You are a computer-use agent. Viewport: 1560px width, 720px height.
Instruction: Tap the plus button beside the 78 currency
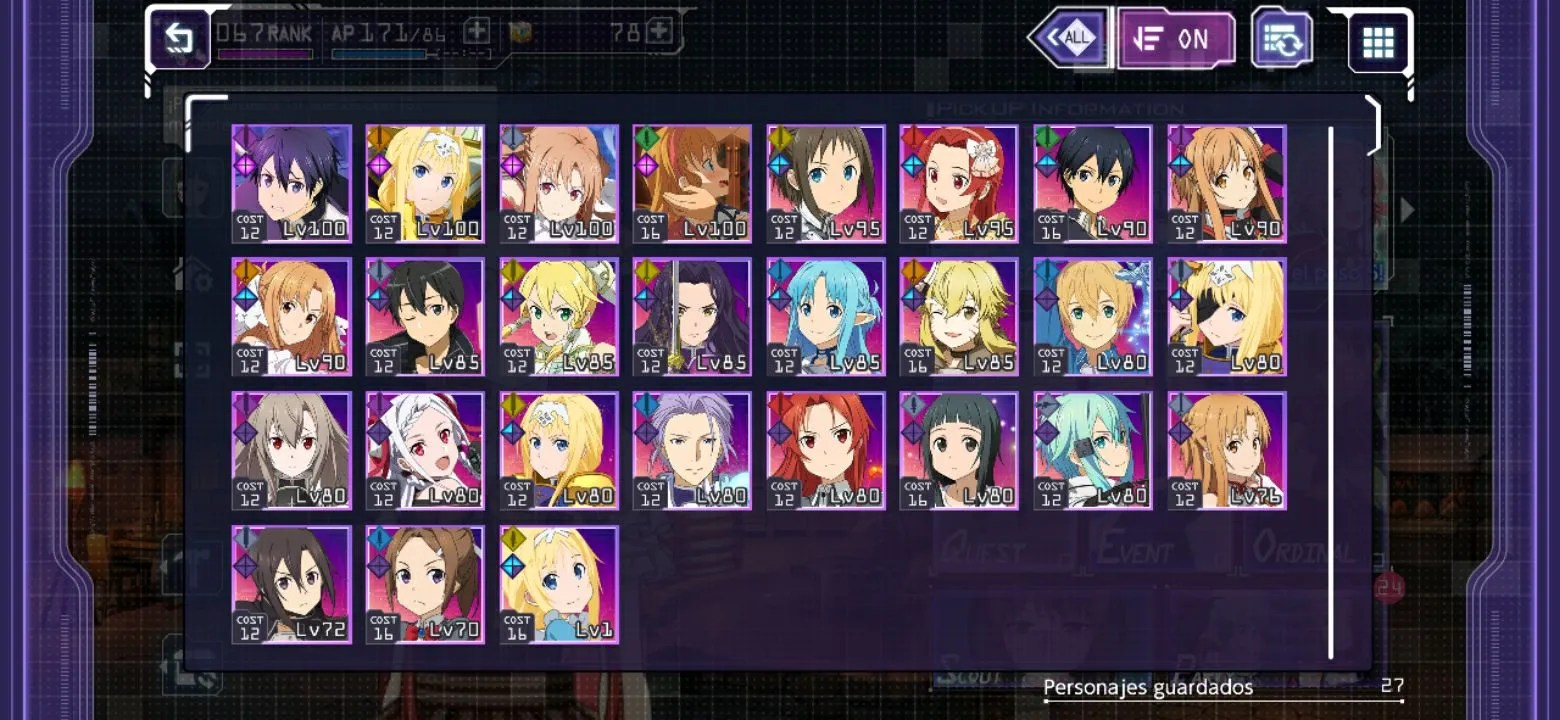[659, 32]
